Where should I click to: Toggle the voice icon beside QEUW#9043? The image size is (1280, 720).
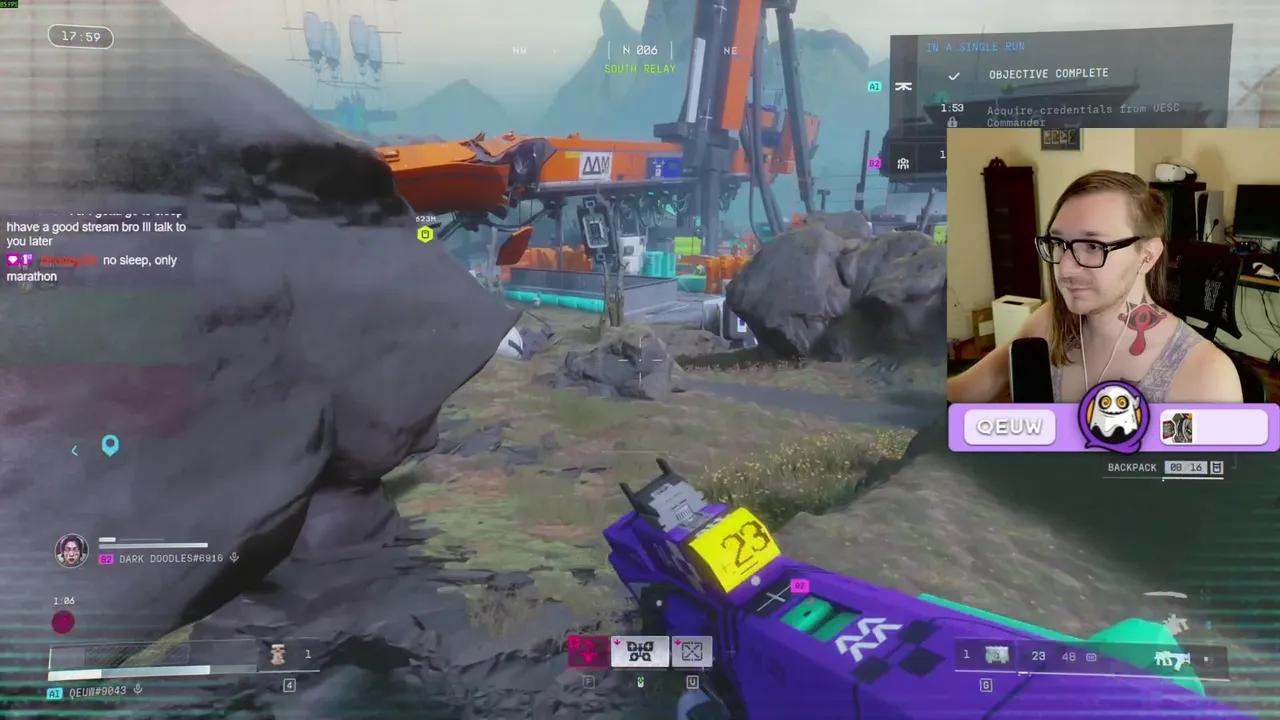(x=137, y=690)
